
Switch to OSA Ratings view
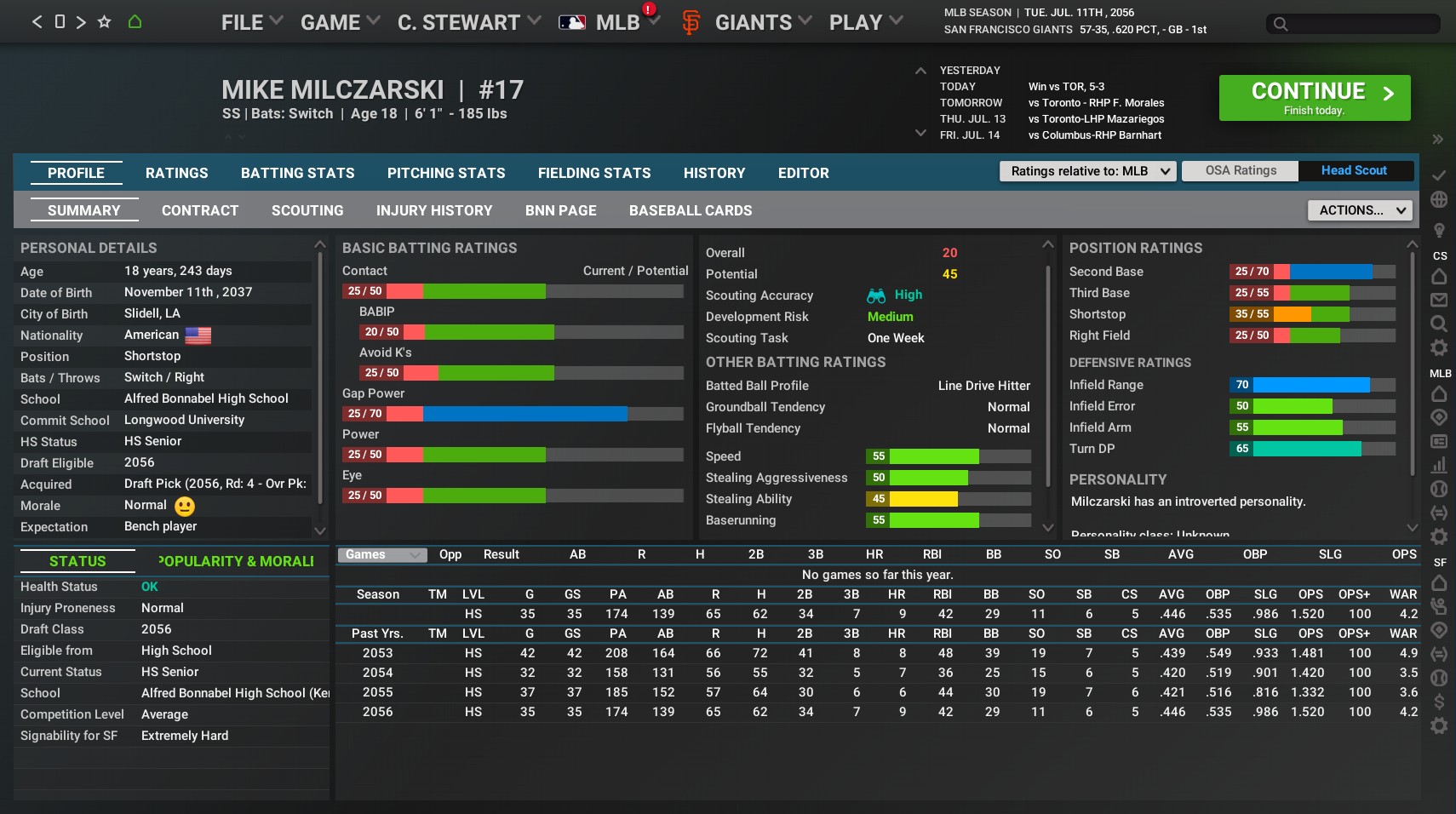pos(1239,170)
